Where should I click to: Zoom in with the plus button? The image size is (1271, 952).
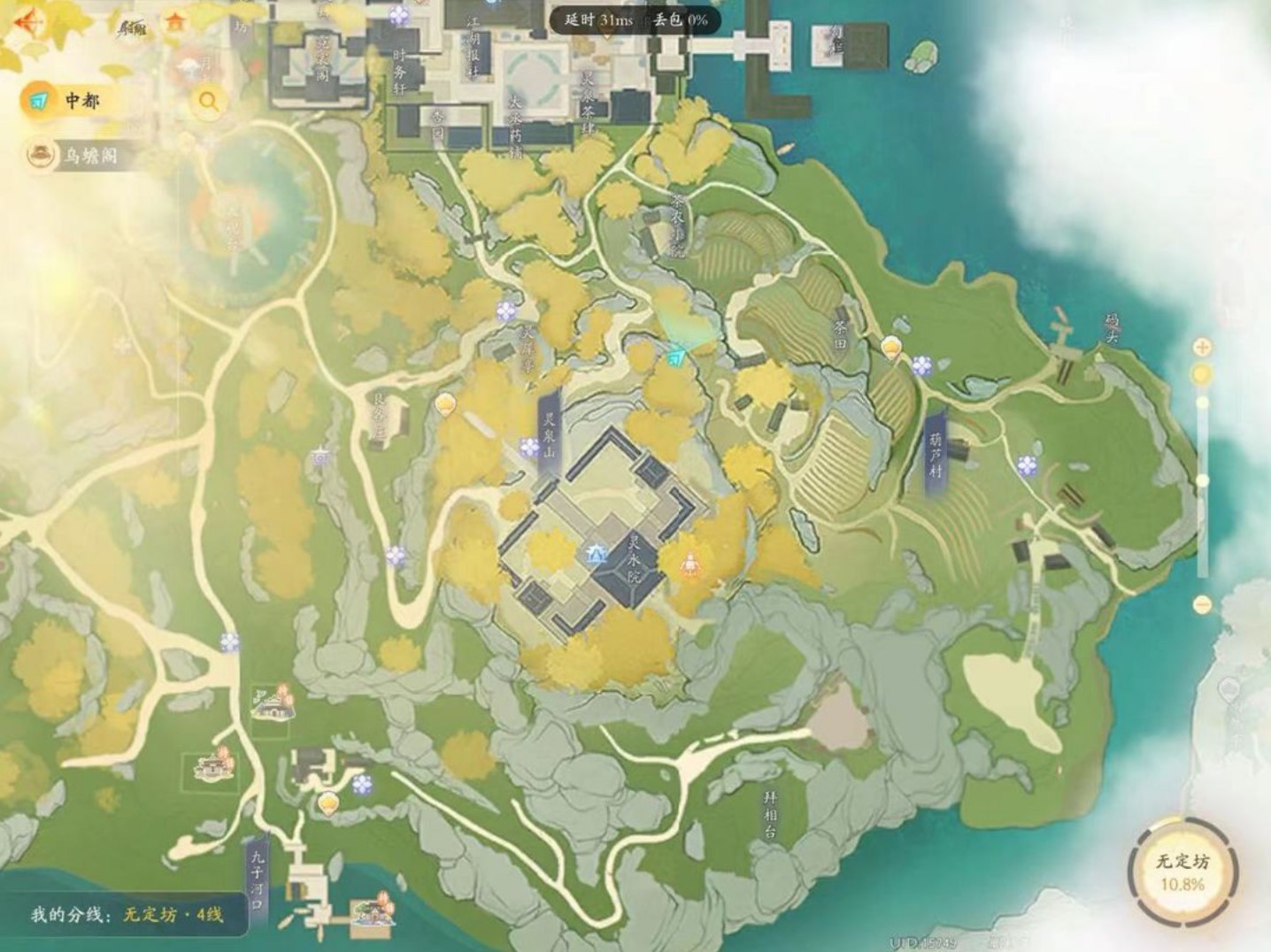(1202, 347)
